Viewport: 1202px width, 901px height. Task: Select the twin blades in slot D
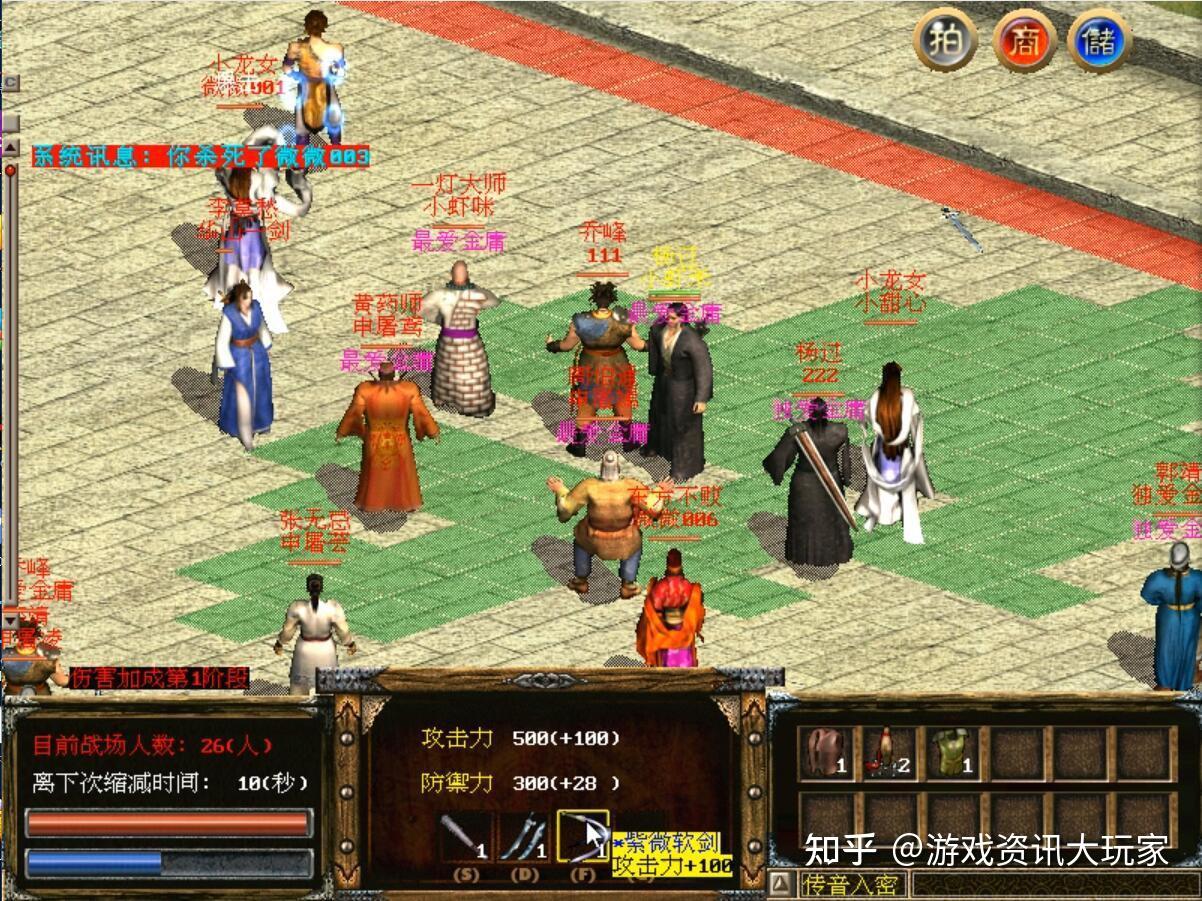click(x=523, y=836)
